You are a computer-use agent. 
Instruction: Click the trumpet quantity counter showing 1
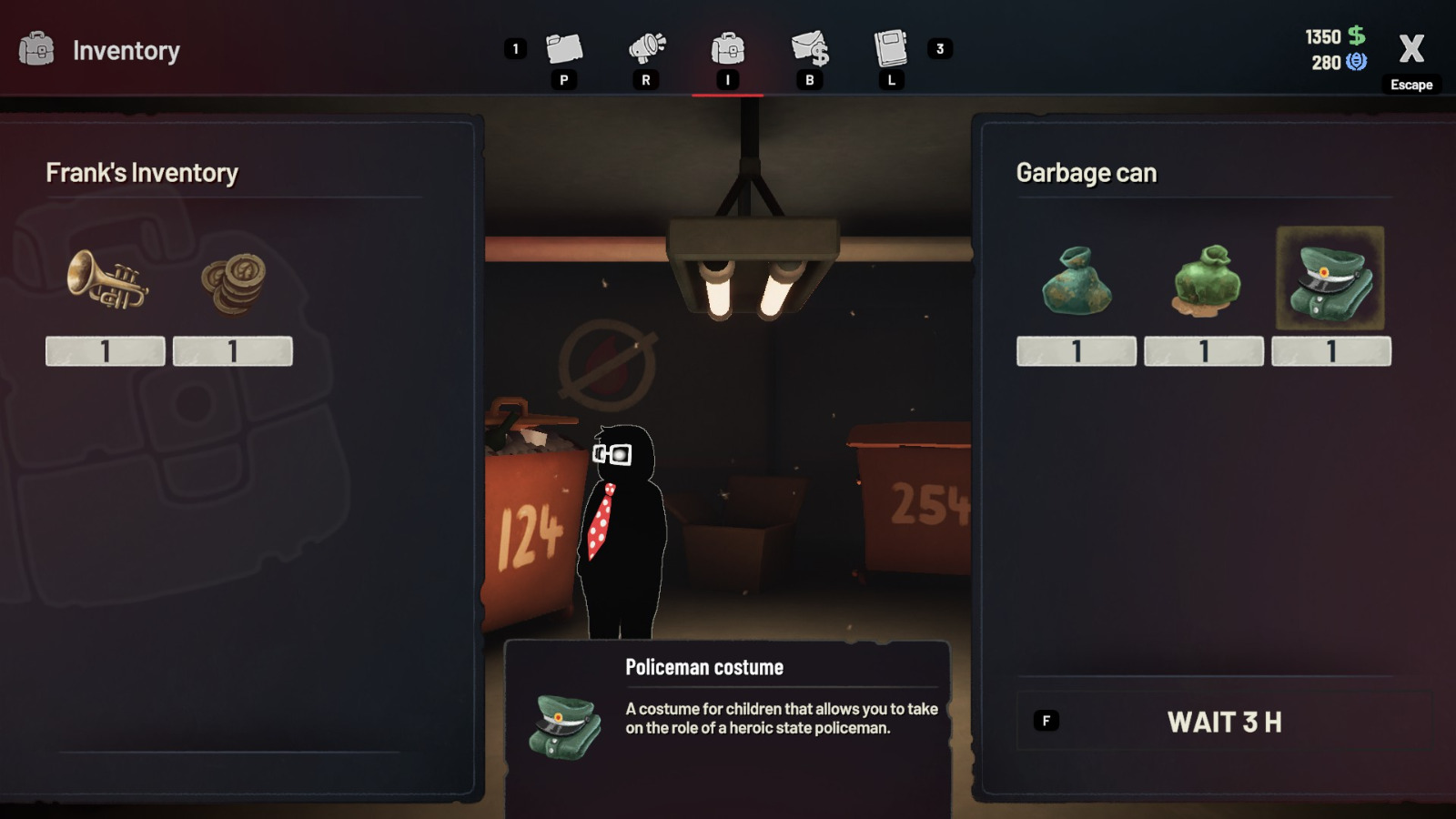click(x=106, y=351)
